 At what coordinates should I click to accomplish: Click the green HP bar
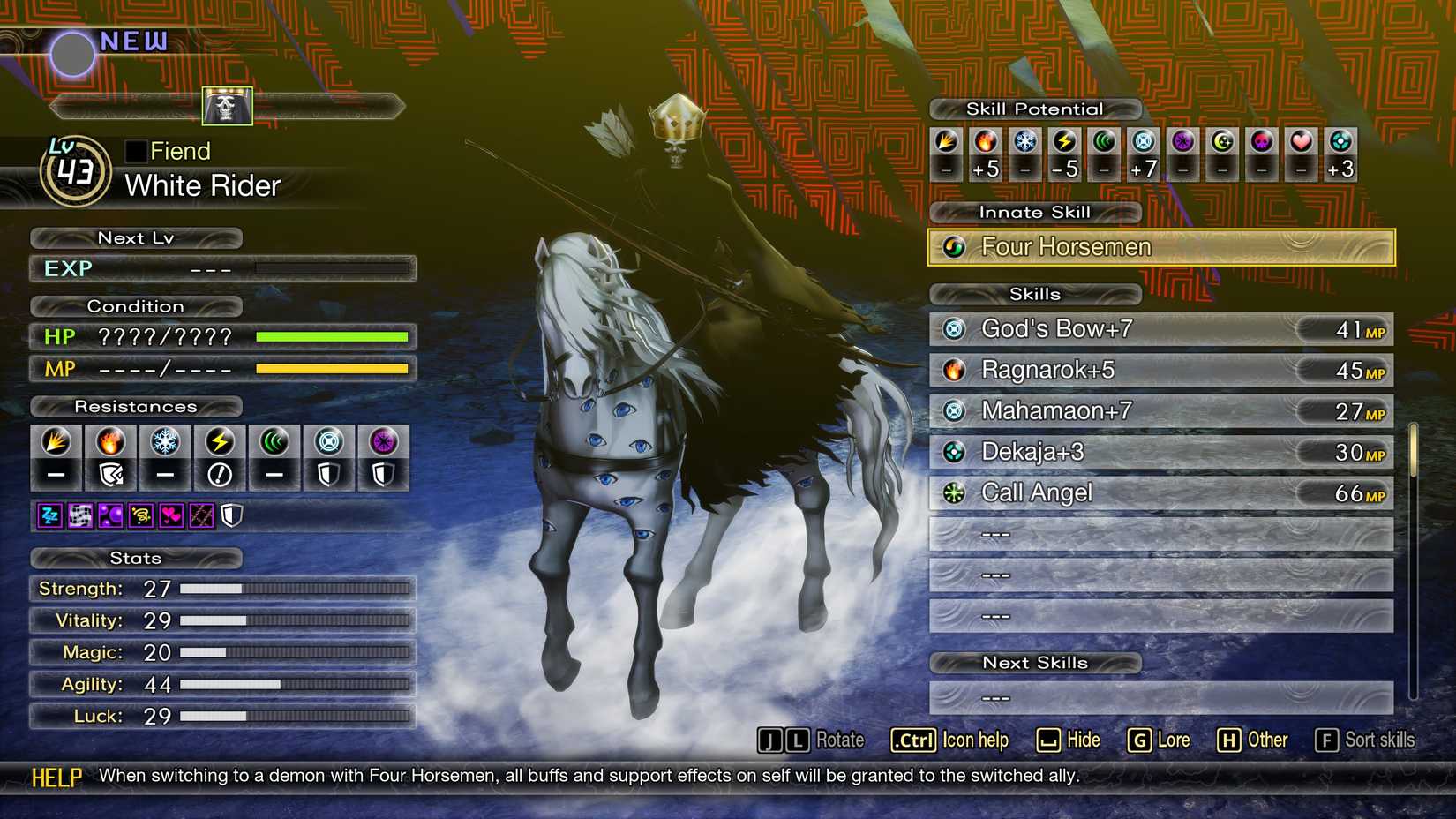pos(331,336)
